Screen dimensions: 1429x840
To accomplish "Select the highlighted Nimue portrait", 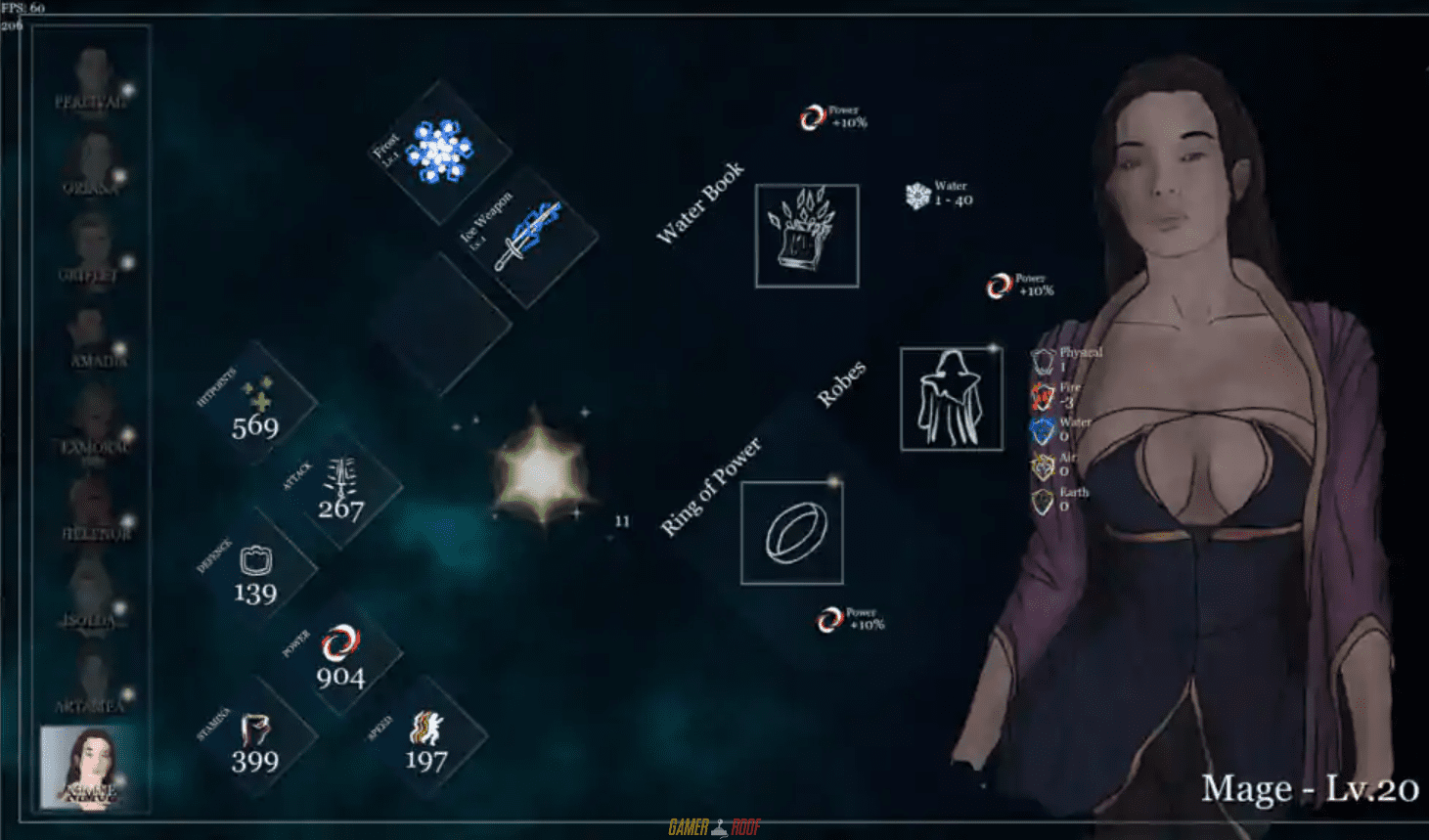I will click(x=90, y=768).
